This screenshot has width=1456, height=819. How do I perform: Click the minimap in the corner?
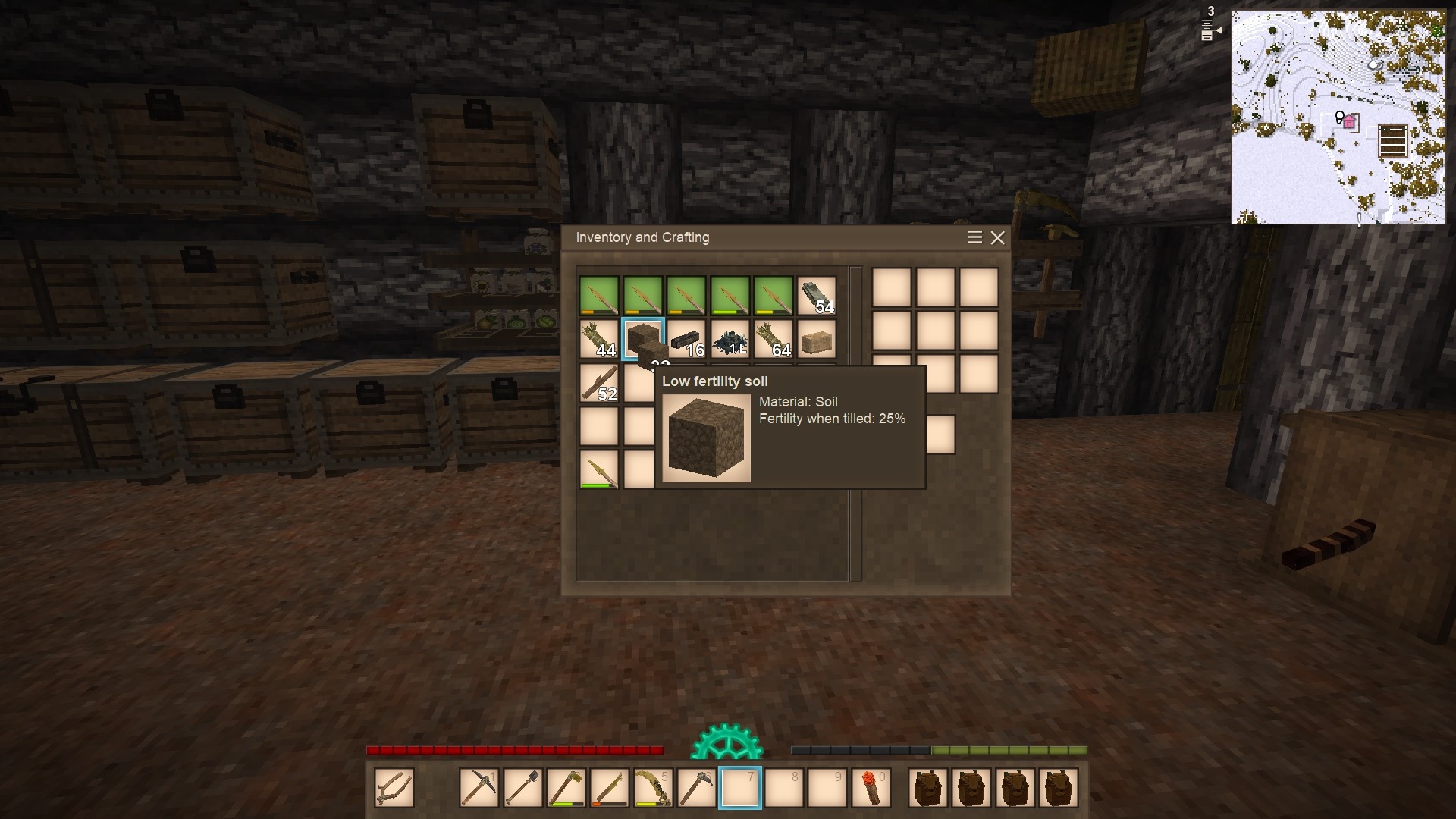click(1338, 117)
